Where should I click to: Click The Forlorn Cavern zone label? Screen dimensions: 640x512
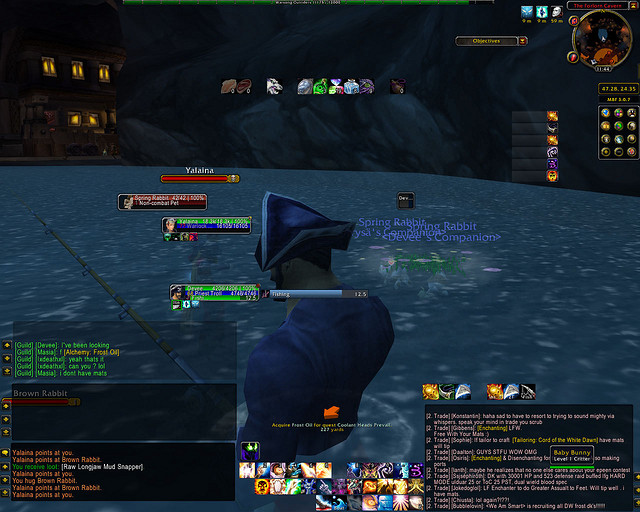[x=602, y=5]
